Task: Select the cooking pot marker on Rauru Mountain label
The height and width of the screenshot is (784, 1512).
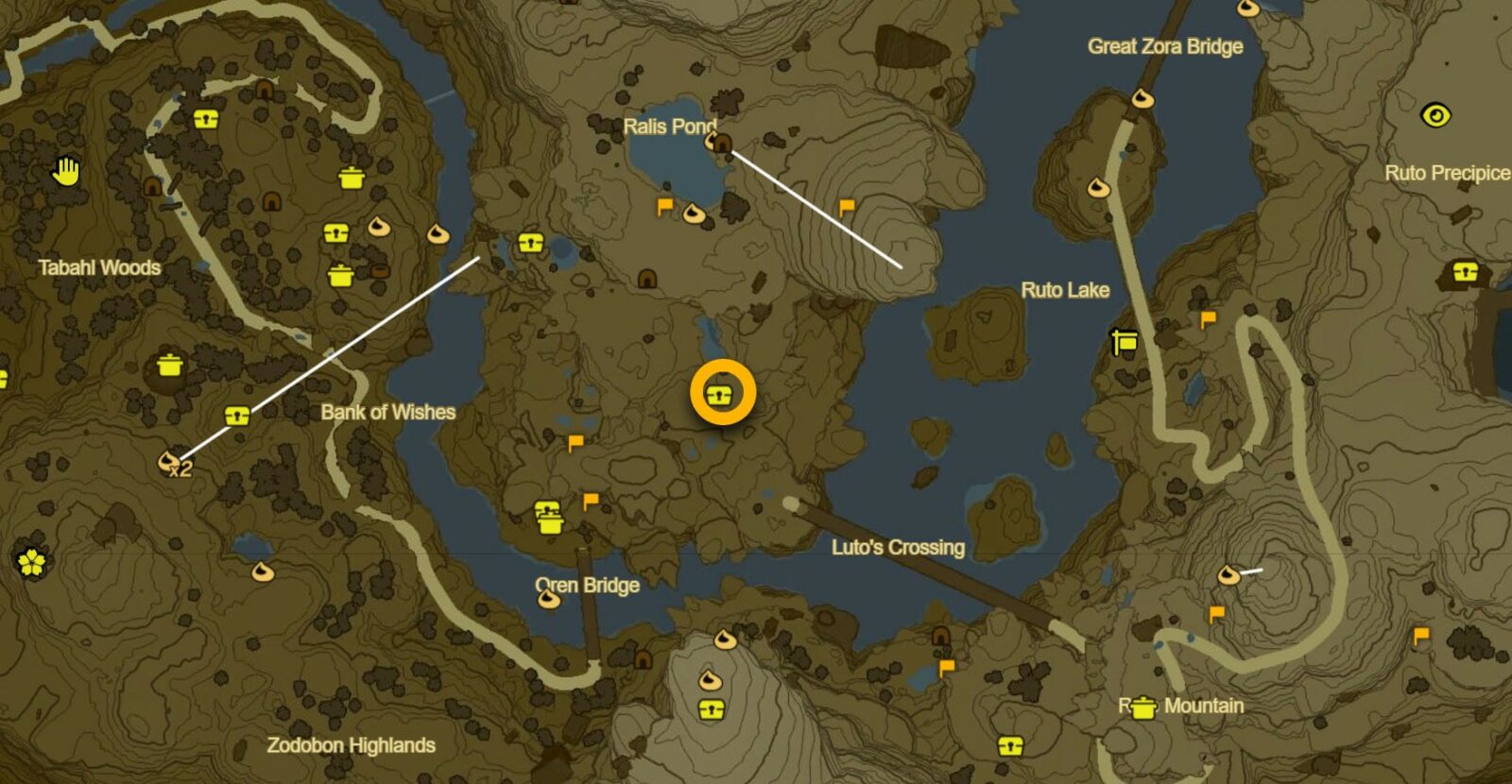Action: [x=1143, y=707]
